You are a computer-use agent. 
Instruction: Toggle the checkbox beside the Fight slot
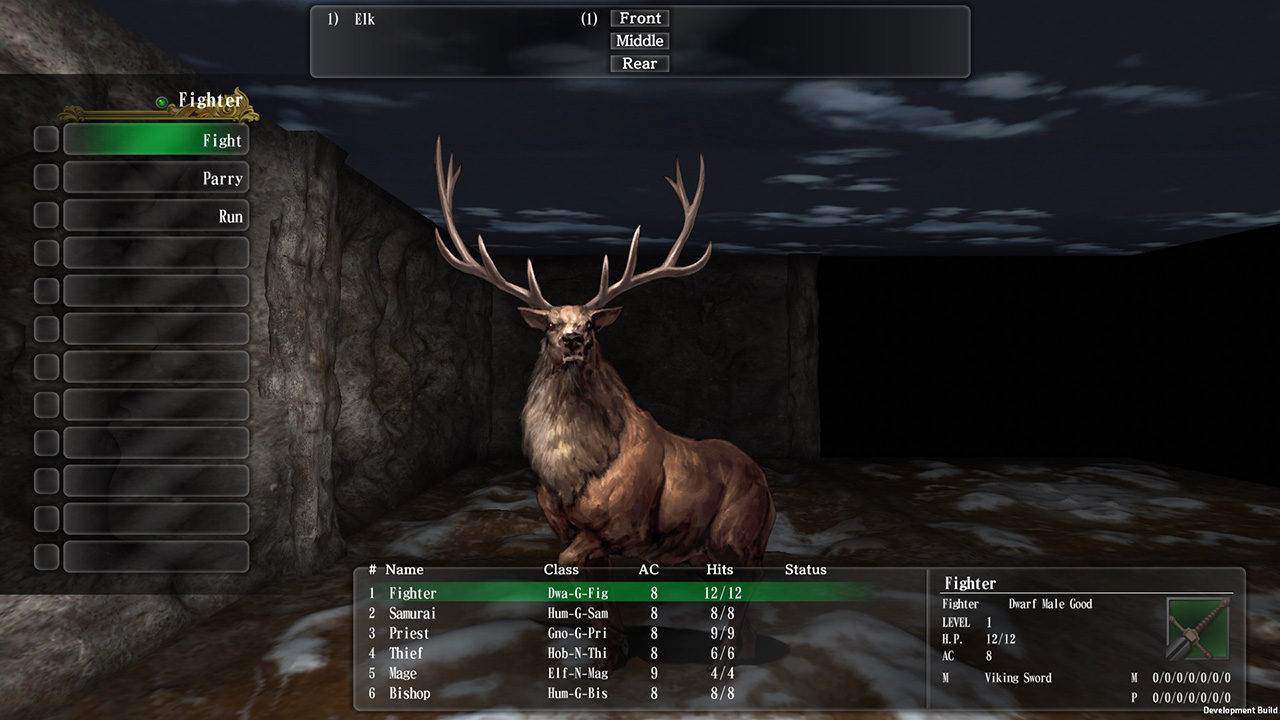tap(45, 139)
